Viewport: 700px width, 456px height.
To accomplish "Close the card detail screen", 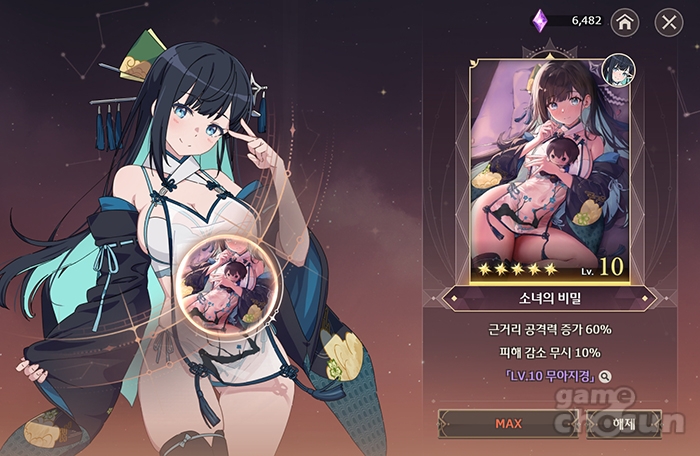I will (669, 21).
